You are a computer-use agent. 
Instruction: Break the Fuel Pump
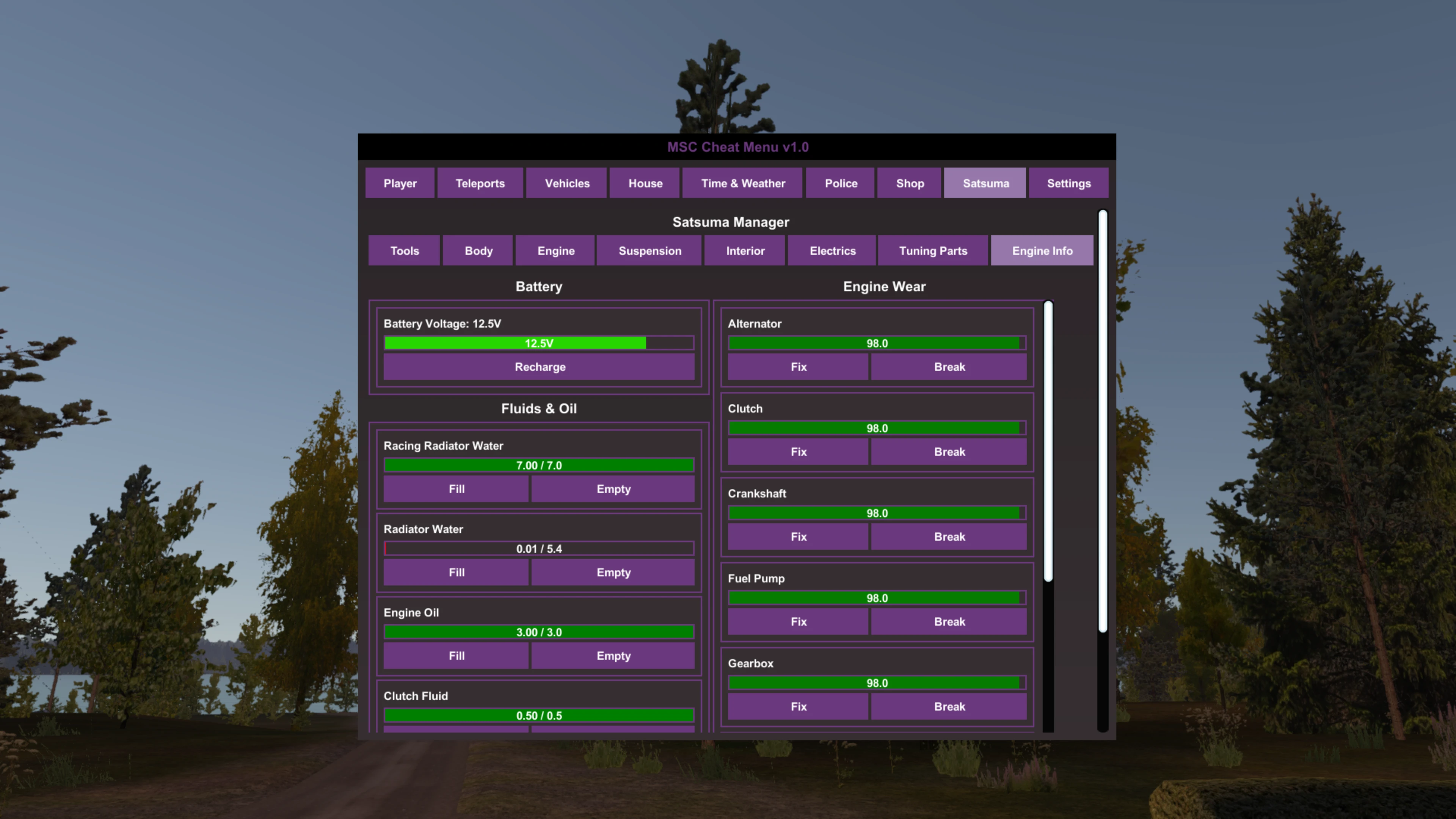click(949, 621)
